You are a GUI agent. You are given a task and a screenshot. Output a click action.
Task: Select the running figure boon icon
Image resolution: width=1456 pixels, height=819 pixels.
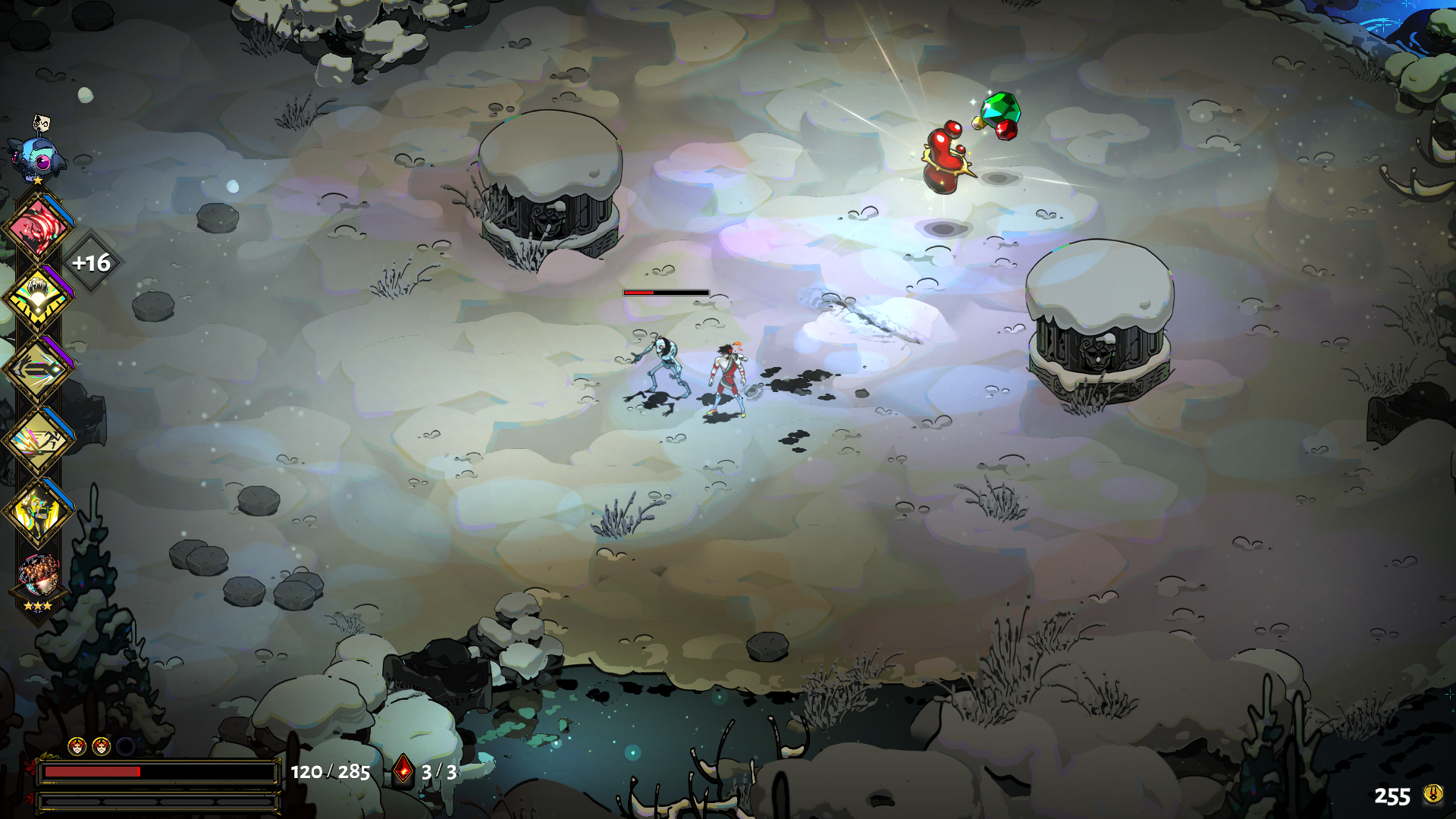(38, 441)
